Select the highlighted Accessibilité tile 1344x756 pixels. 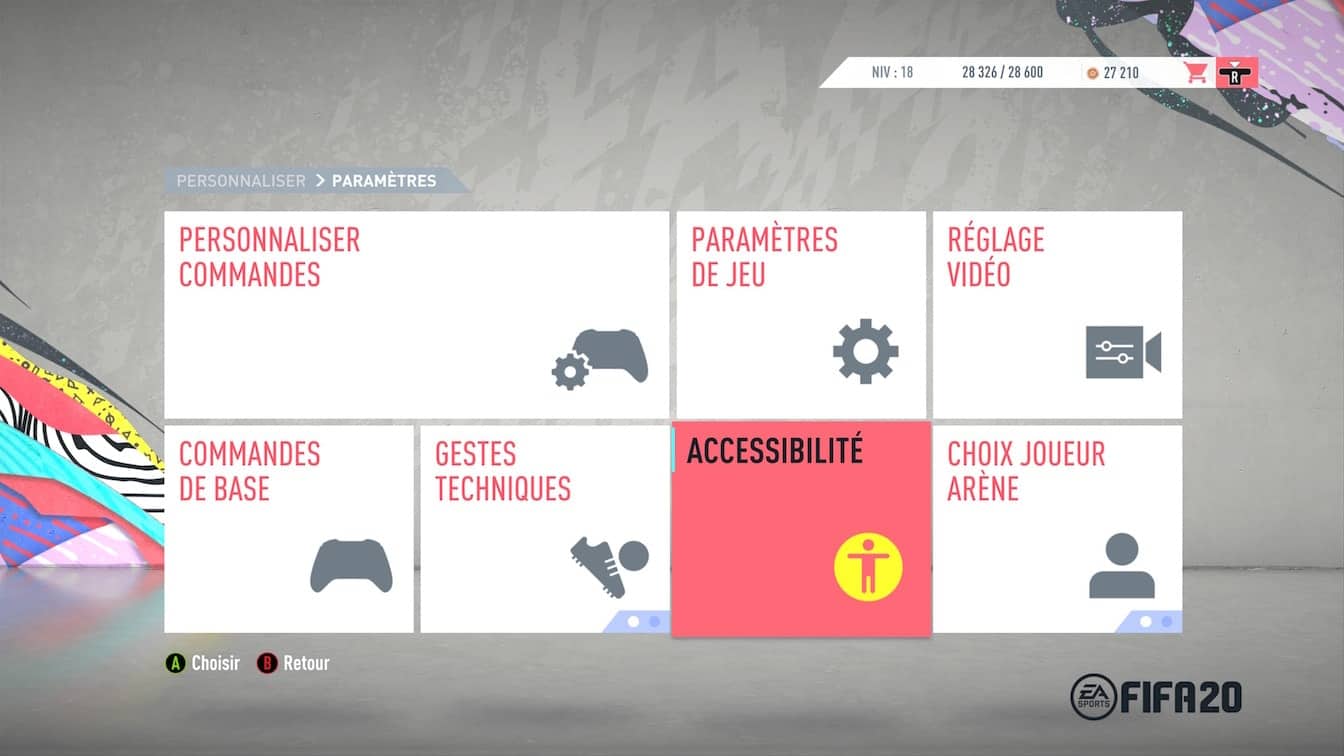pyautogui.click(x=801, y=529)
